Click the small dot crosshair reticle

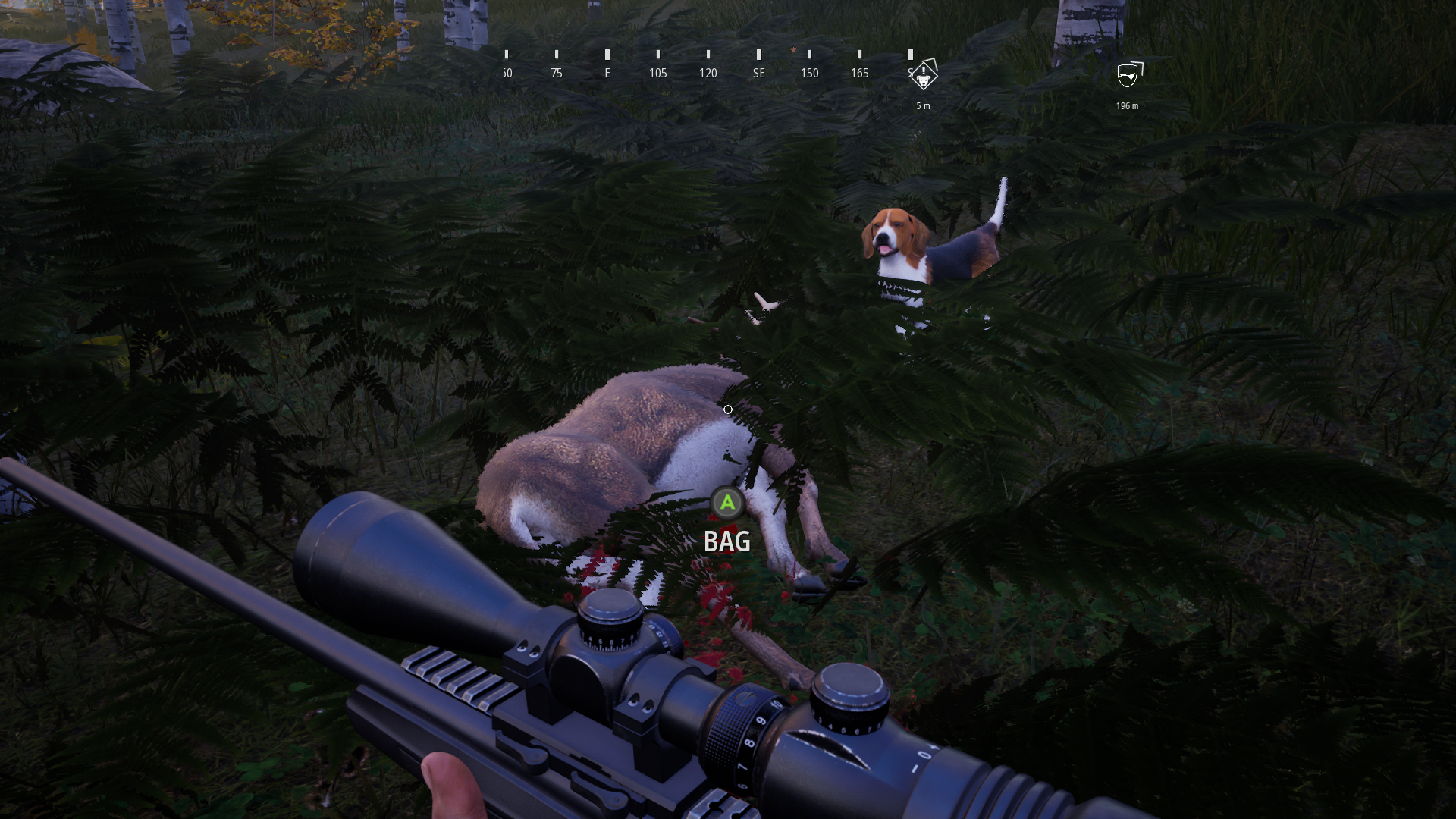[x=728, y=409]
